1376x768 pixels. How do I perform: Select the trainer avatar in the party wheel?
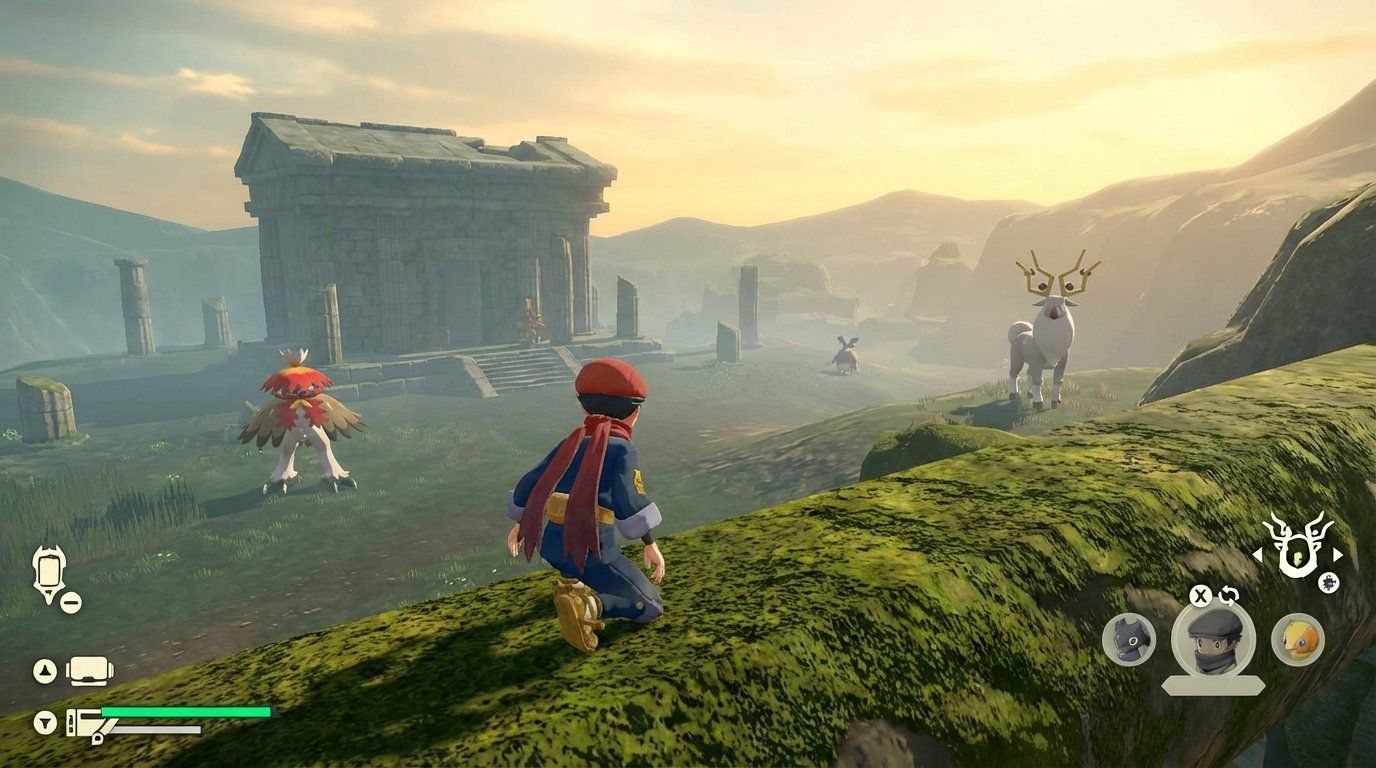coord(1212,641)
